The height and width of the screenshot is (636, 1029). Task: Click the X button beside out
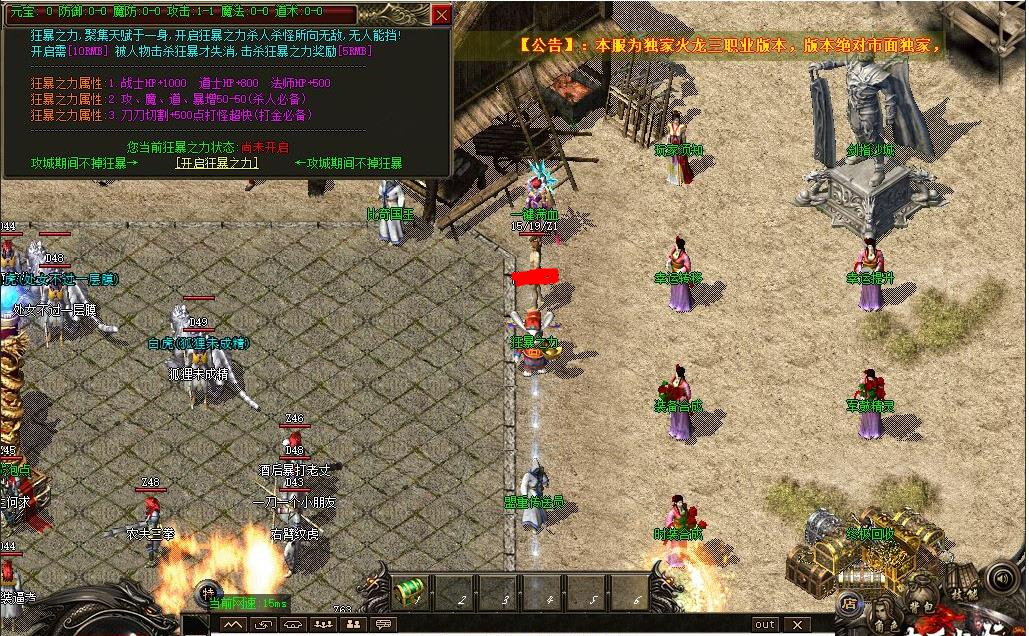(797, 624)
